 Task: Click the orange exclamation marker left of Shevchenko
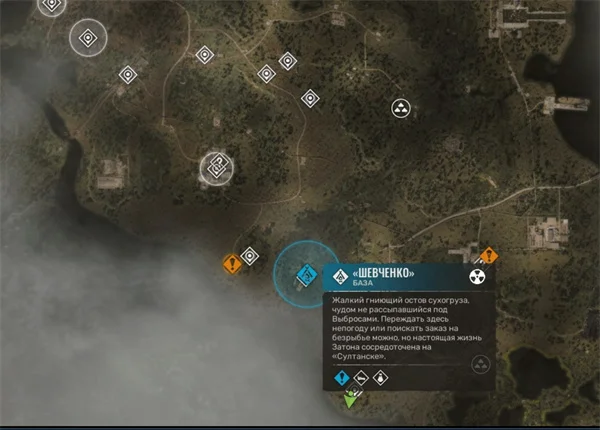tap(232, 265)
